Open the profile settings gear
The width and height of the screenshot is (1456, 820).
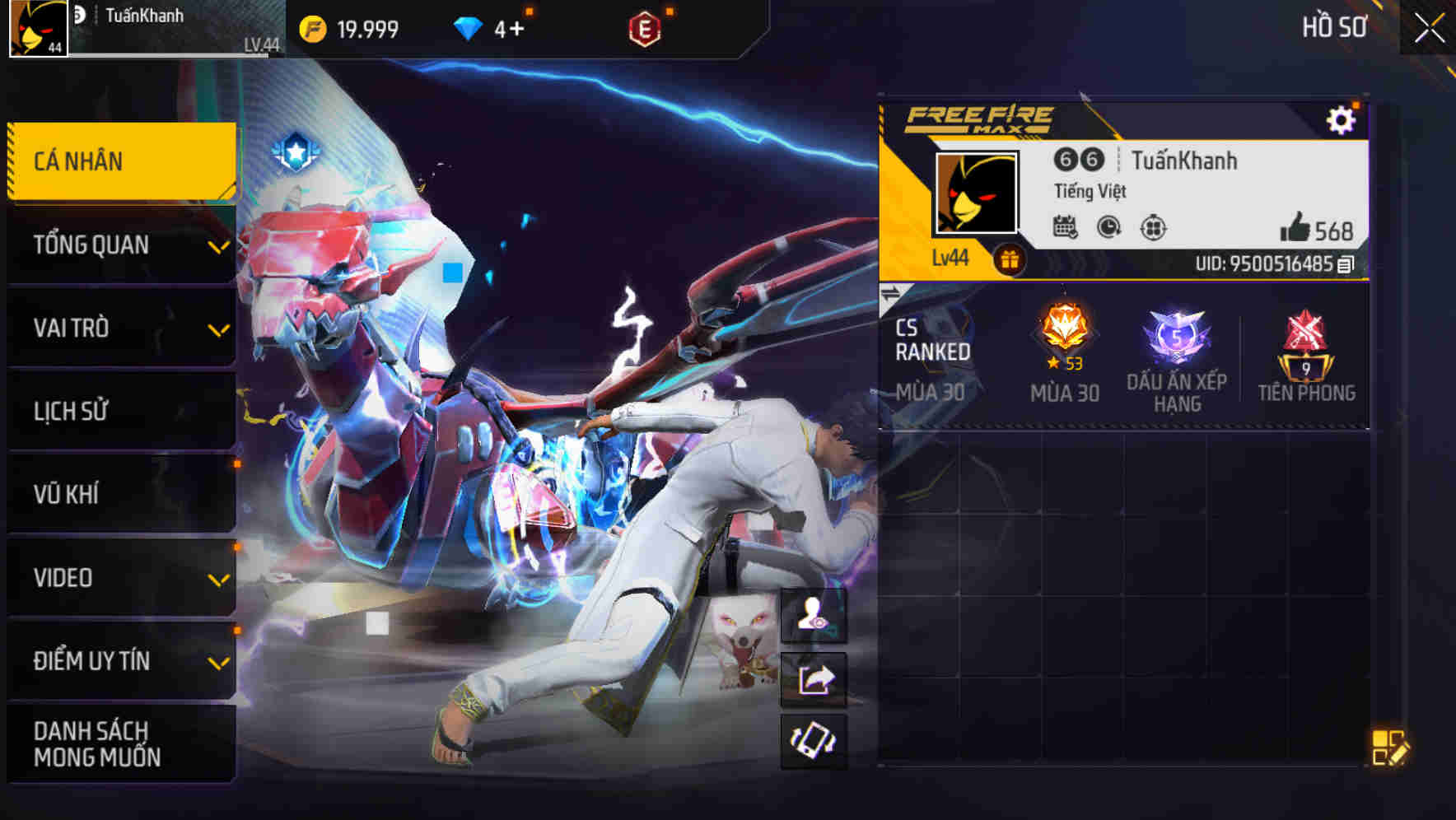point(1342,118)
